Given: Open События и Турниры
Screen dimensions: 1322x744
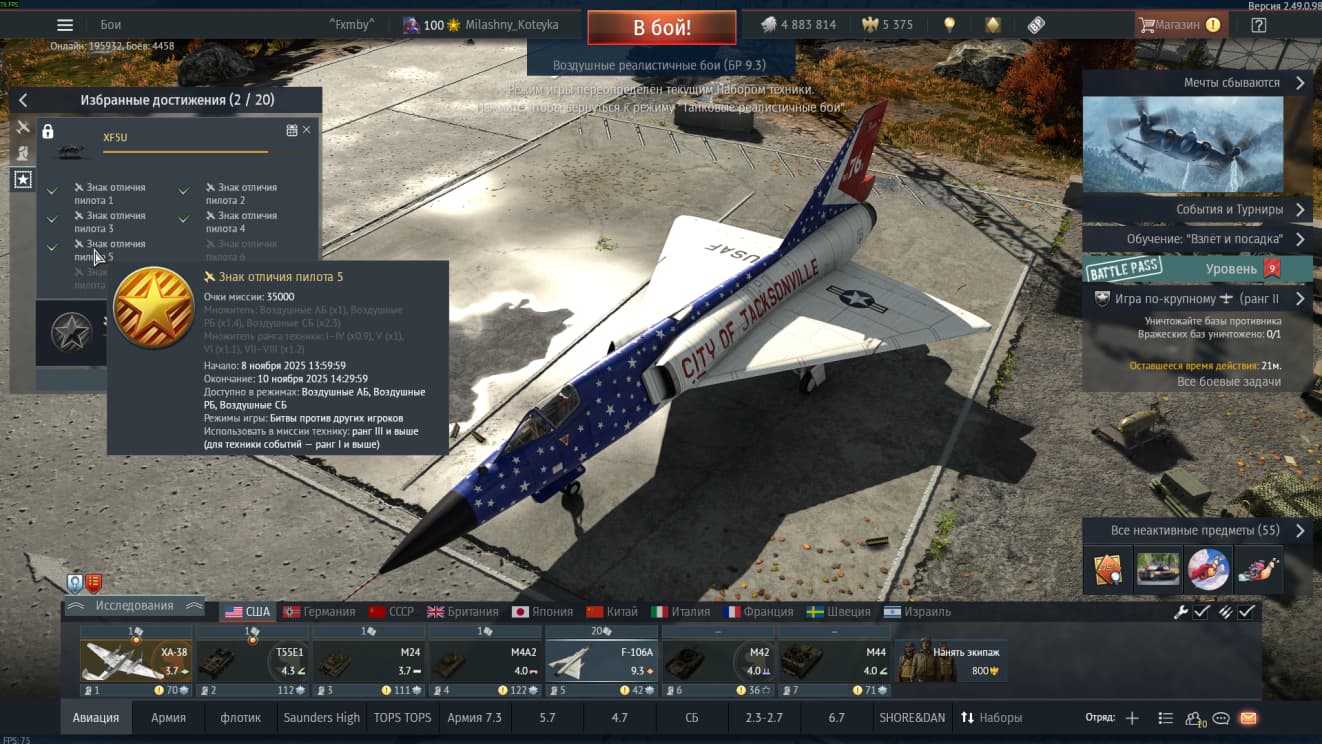Looking at the screenshot, I should 1196,210.
